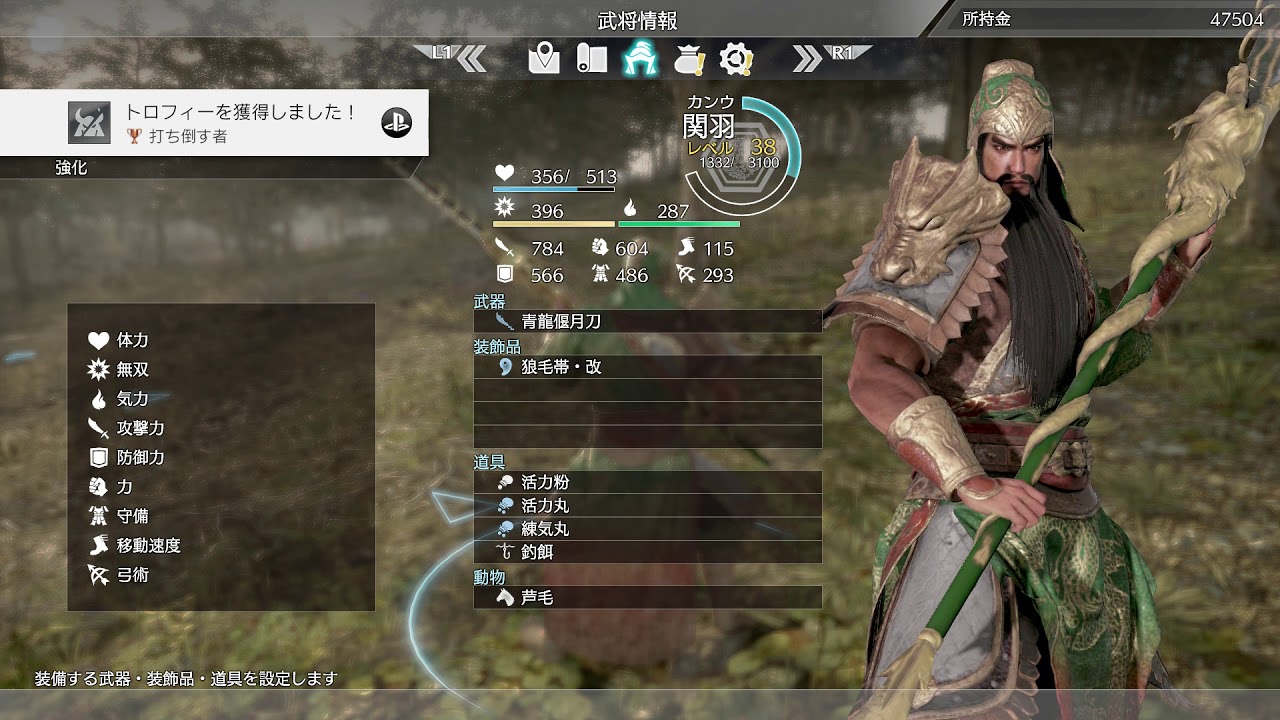The image size is (1280, 720).
Task: Choose the 釣餌 fishing bait slot
Action: tap(647, 551)
